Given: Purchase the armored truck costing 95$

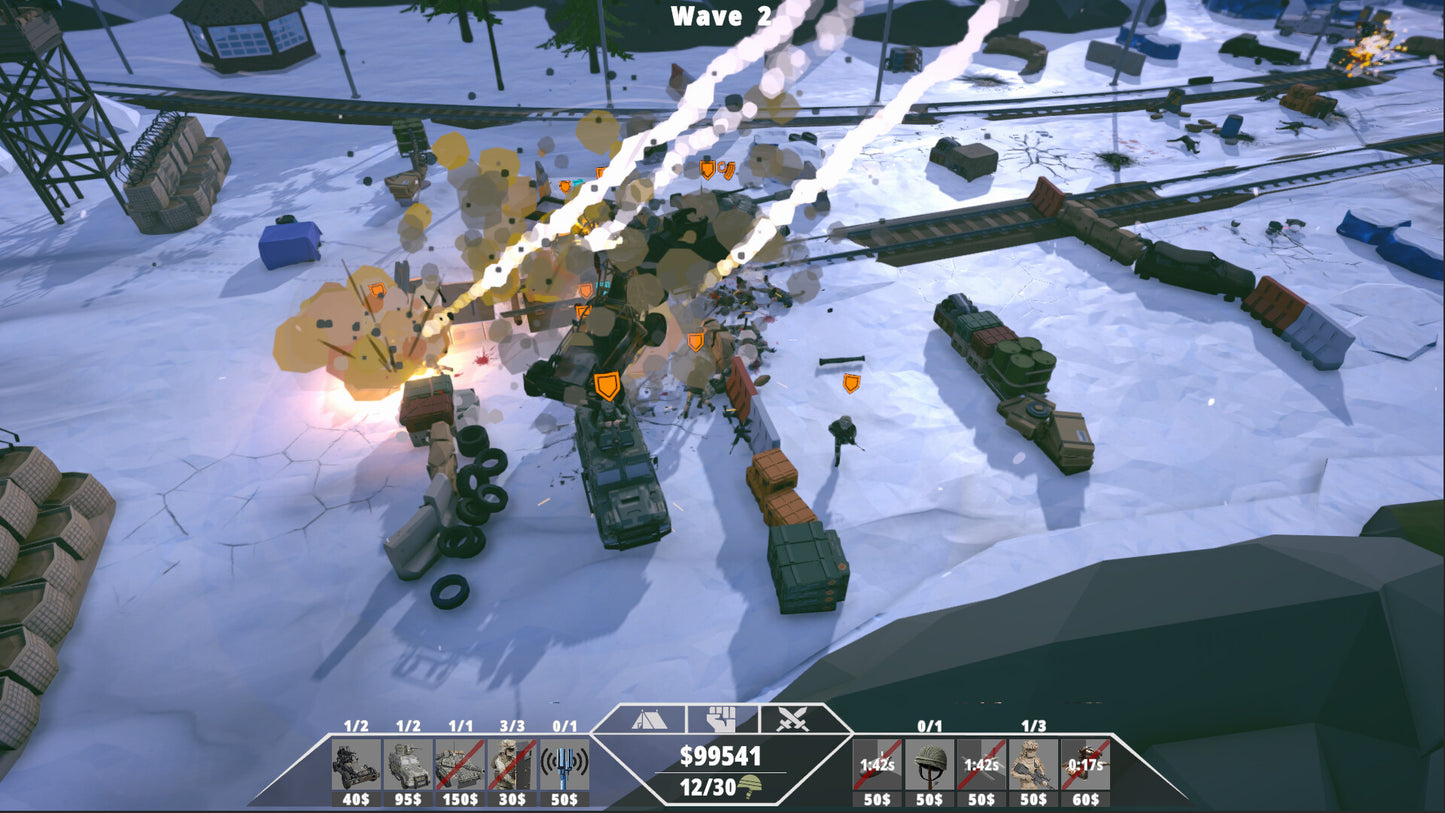Looking at the screenshot, I should 408,765.
